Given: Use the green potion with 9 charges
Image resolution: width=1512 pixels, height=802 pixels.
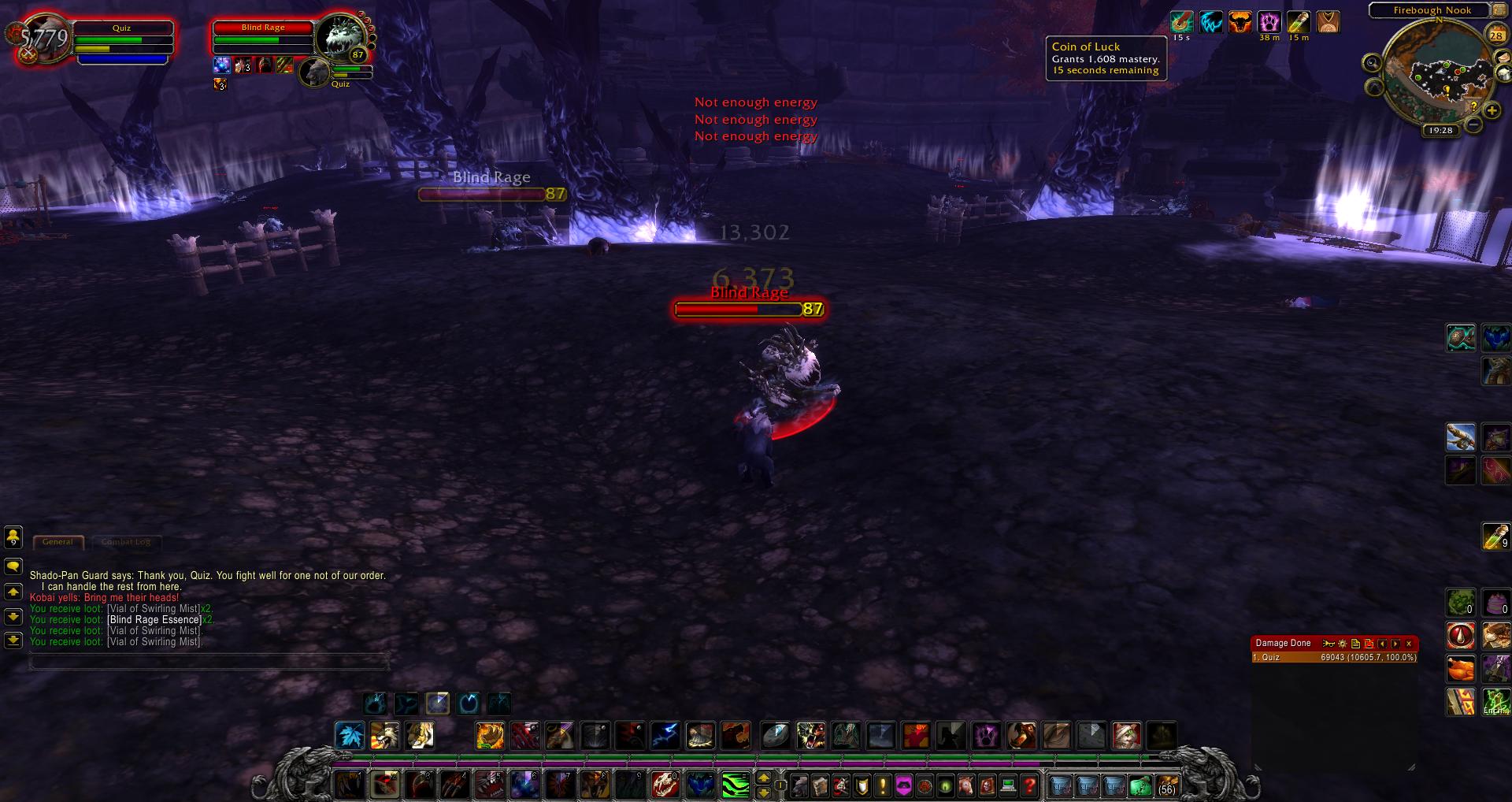Looking at the screenshot, I should point(1495,537).
